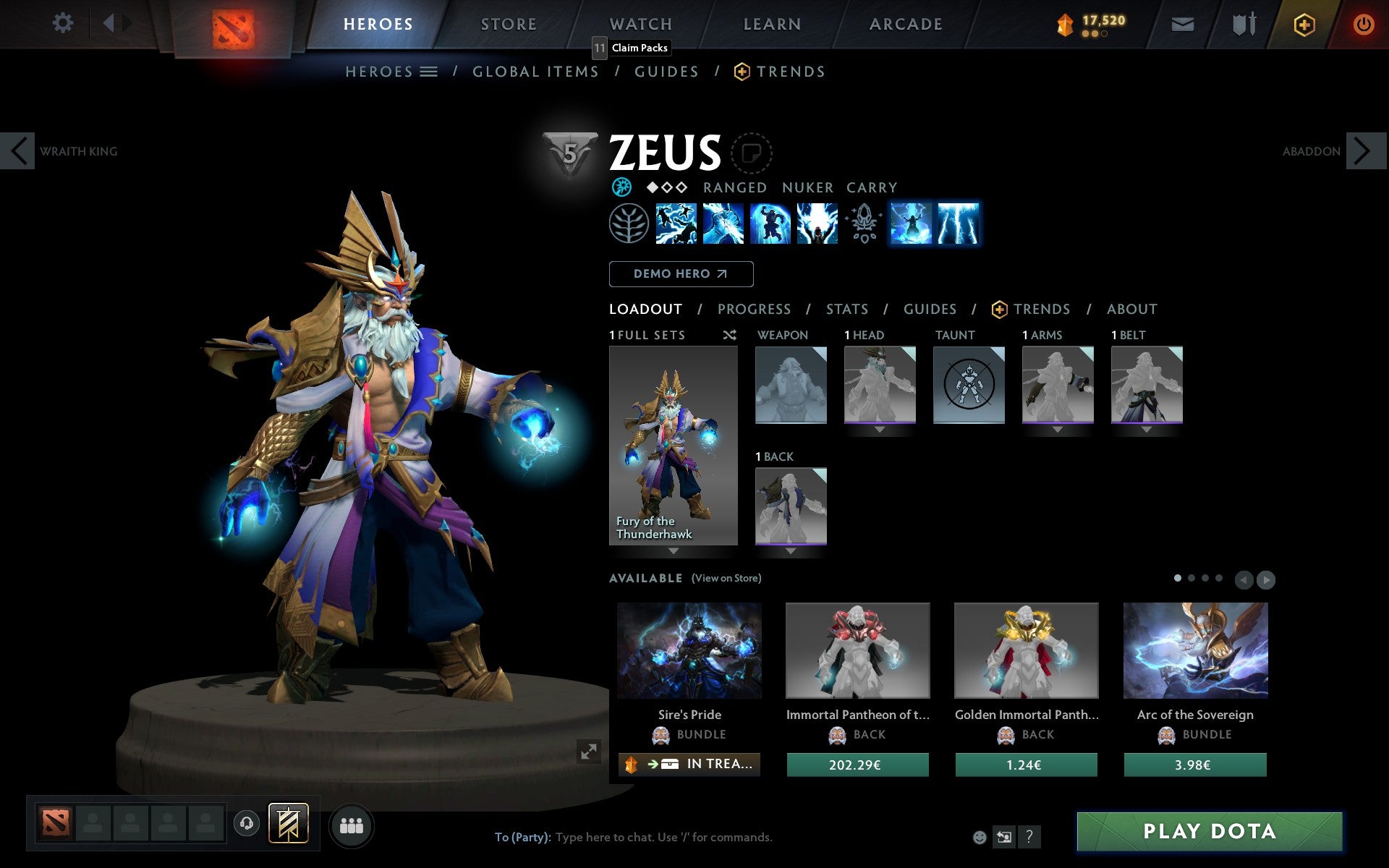This screenshot has height=868, width=1389.
Task: Open the Heroes hamburger menu
Action: tap(429, 71)
